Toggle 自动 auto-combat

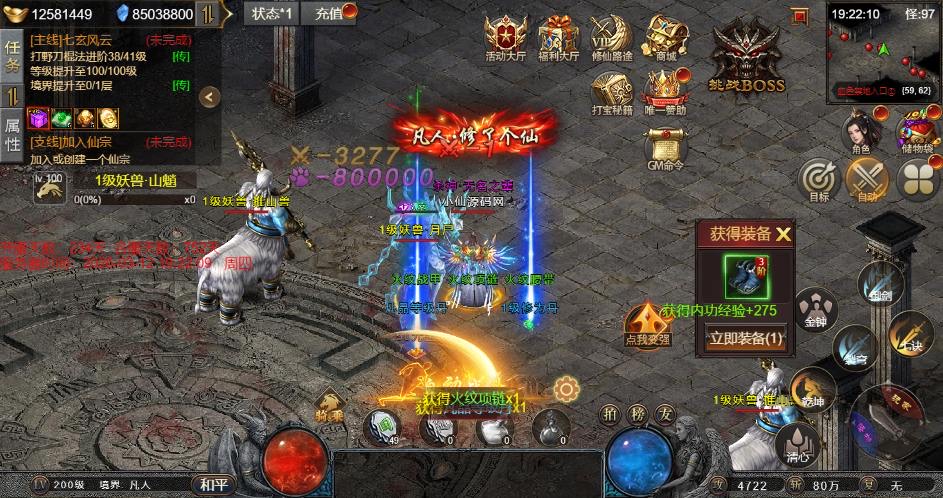(x=866, y=180)
